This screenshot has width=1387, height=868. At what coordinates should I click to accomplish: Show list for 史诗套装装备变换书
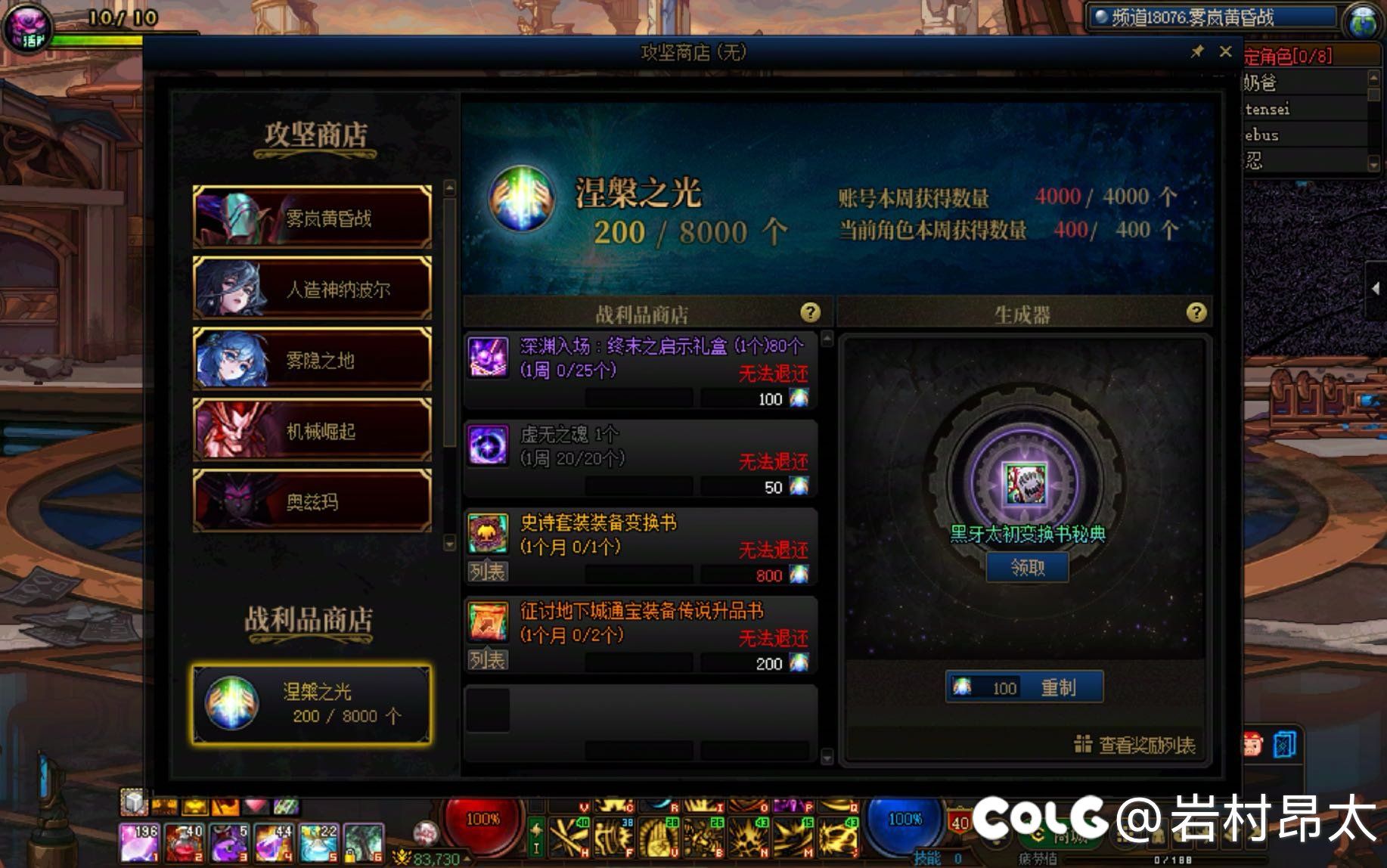487,572
